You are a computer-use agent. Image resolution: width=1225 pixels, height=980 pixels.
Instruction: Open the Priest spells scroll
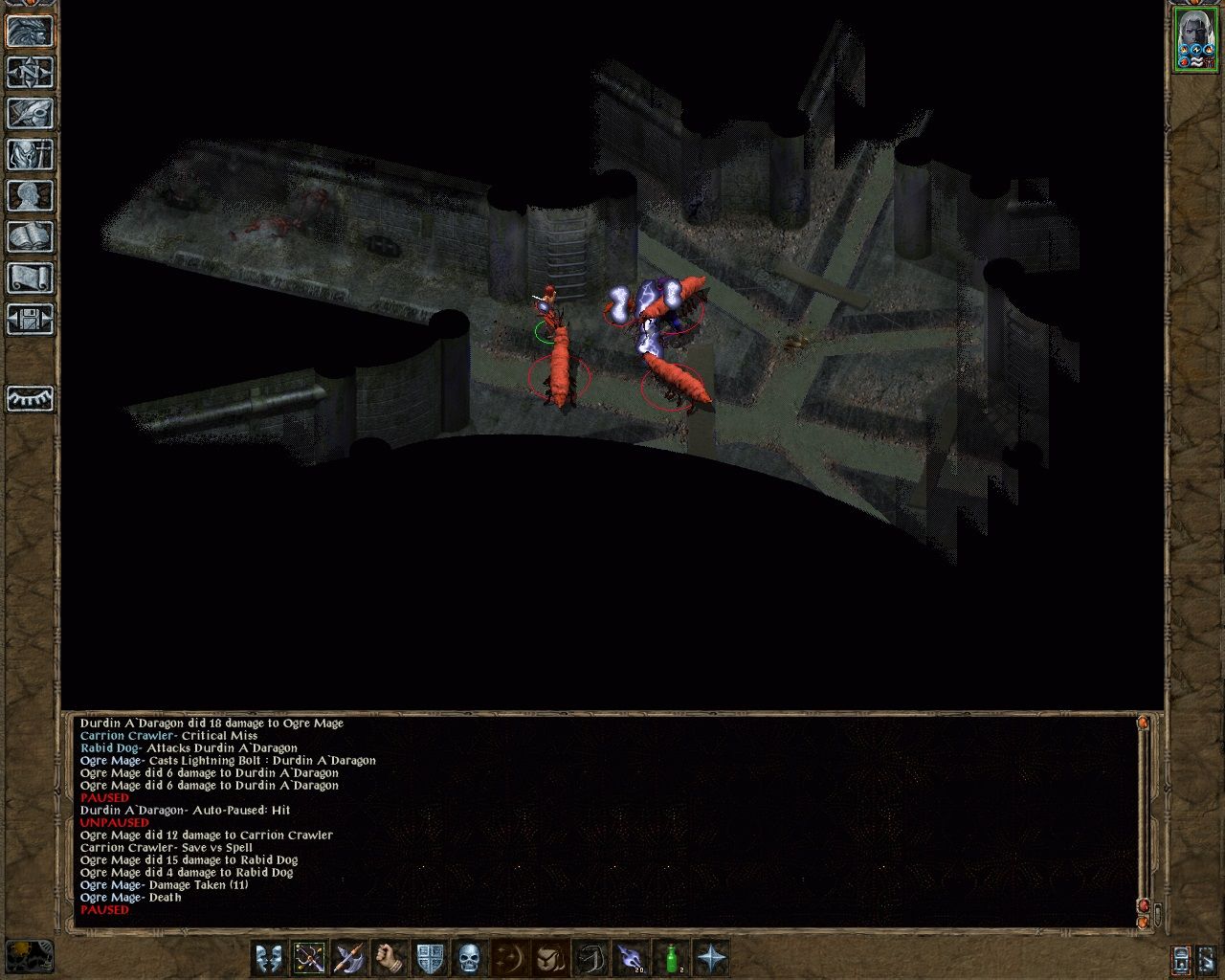click(31, 278)
